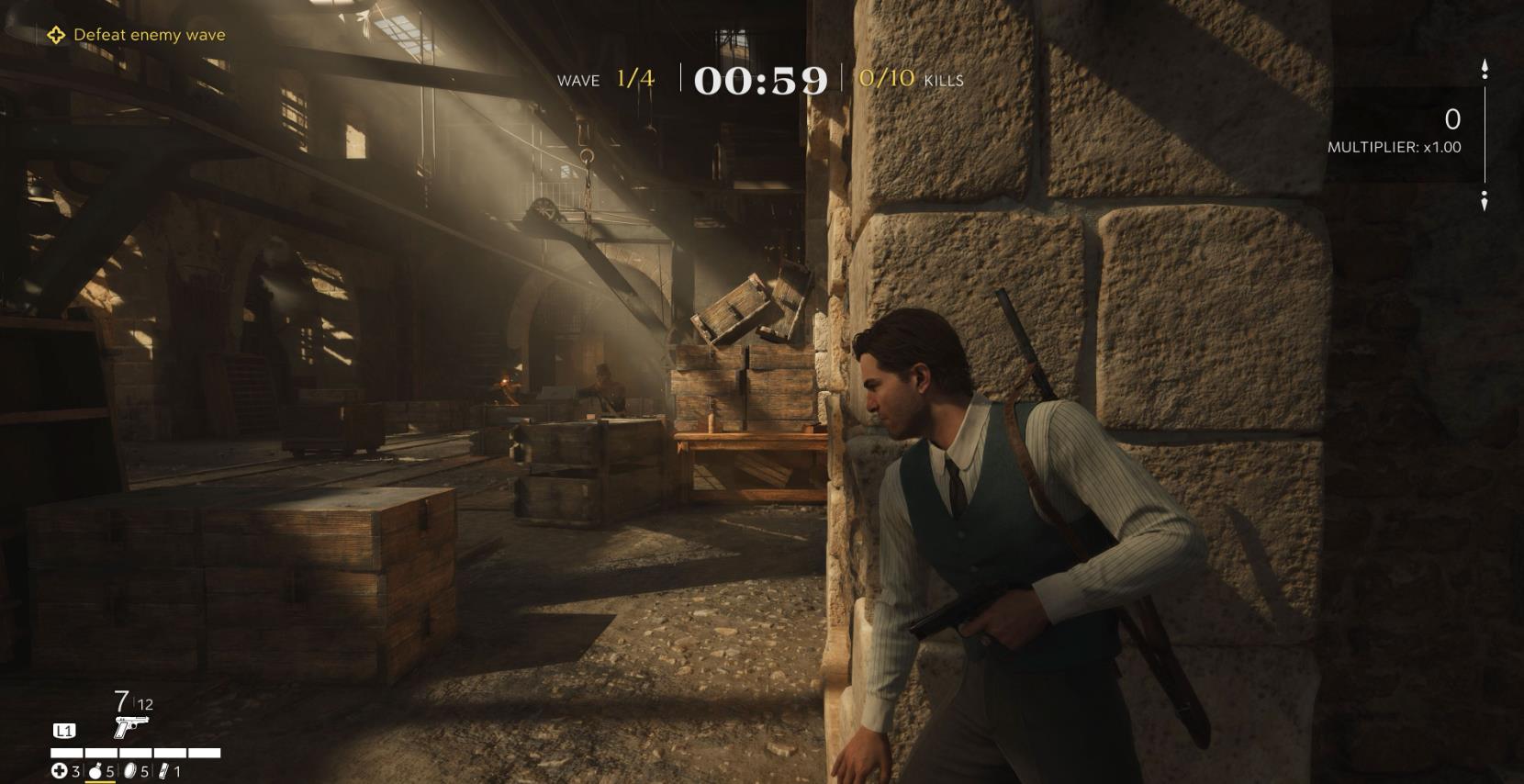Image resolution: width=1524 pixels, height=784 pixels.
Task: Pick the dynamite stick item
Action: pos(163,771)
